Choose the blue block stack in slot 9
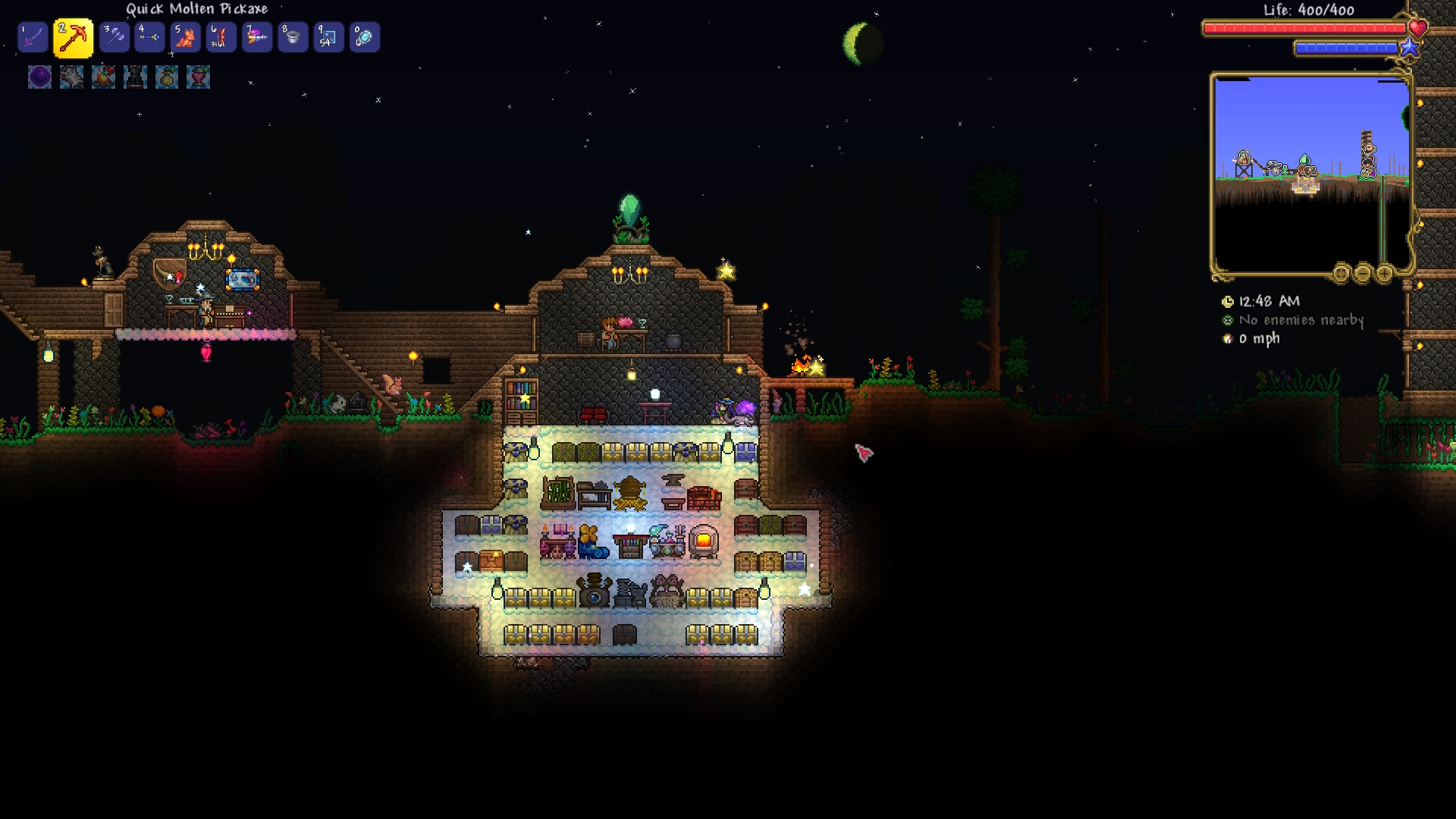The image size is (1456, 819). tap(328, 37)
